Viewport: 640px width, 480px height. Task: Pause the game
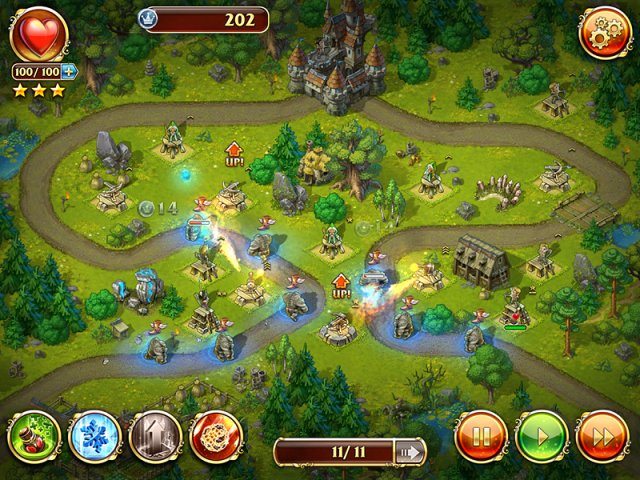point(481,437)
